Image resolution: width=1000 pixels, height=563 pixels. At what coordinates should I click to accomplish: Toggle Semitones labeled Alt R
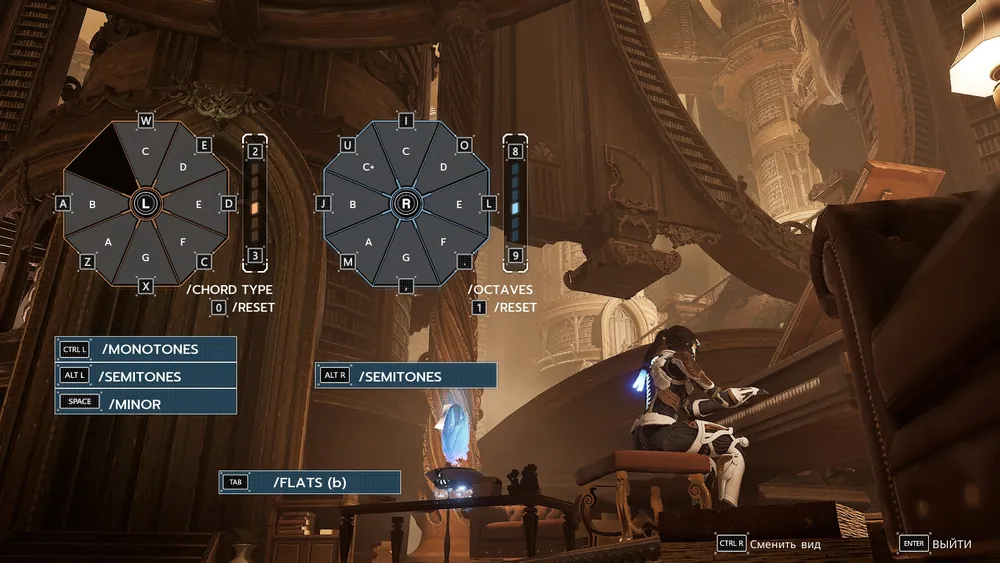pyautogui.click(x=406, y=376)
